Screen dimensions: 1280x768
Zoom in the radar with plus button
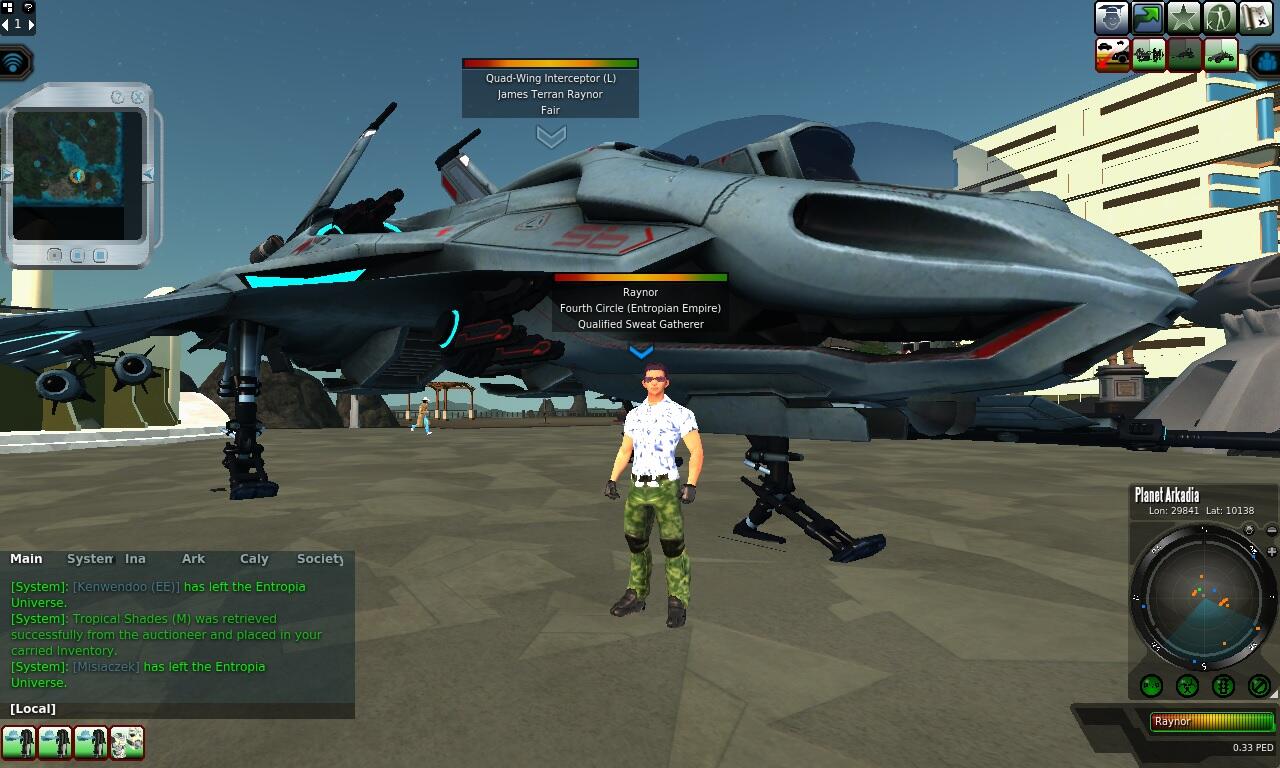point(1271,551)
